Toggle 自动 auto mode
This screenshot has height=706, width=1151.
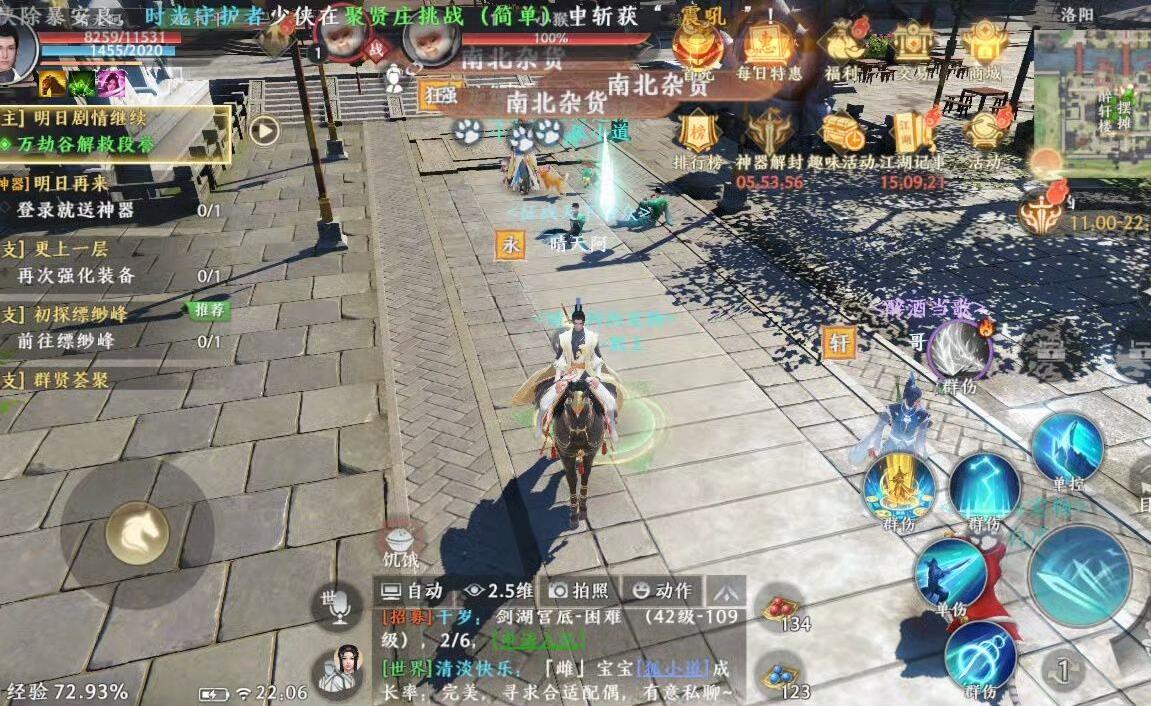coord(413,590)
